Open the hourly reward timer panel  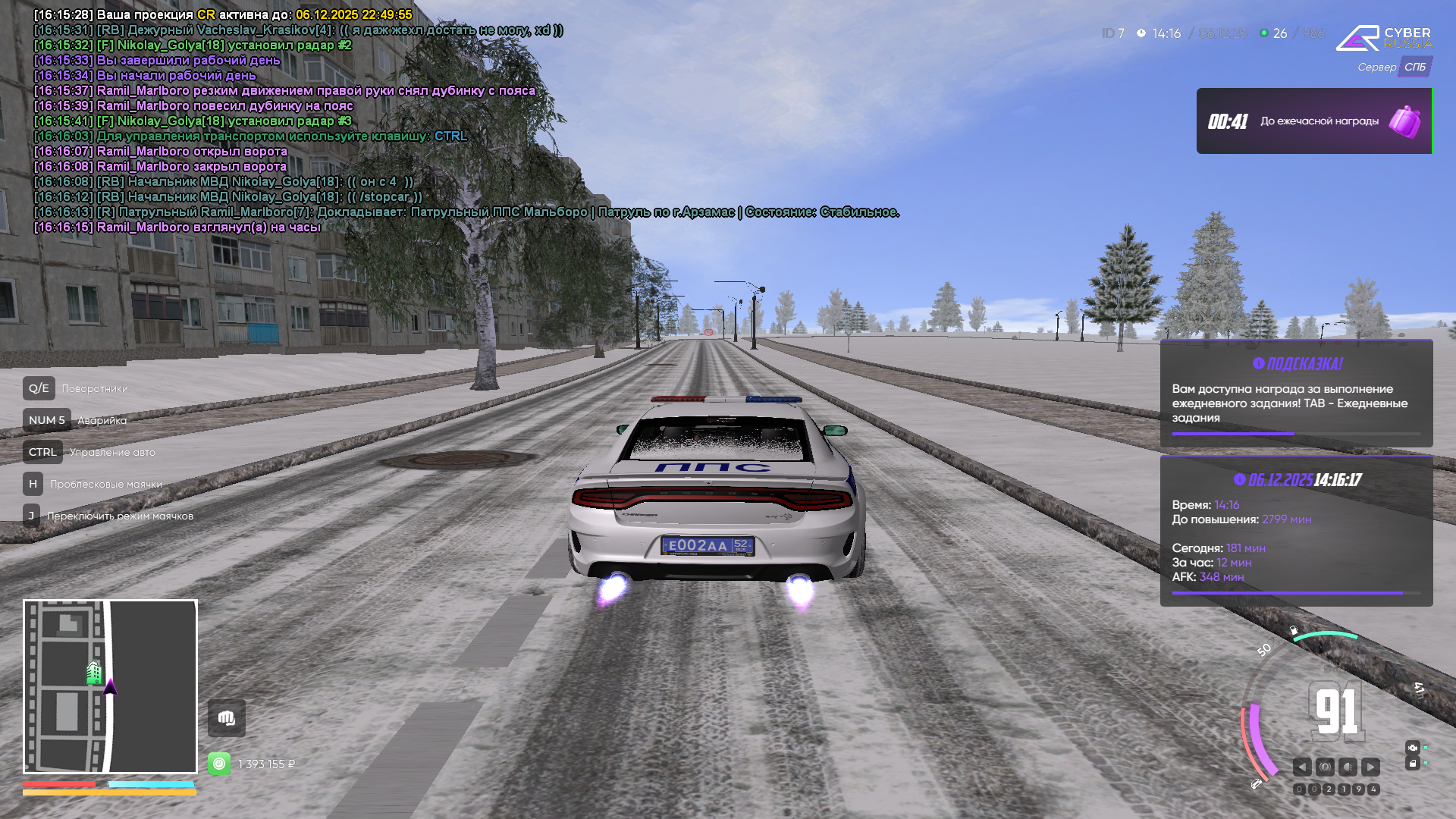[x=1313, y=121]
